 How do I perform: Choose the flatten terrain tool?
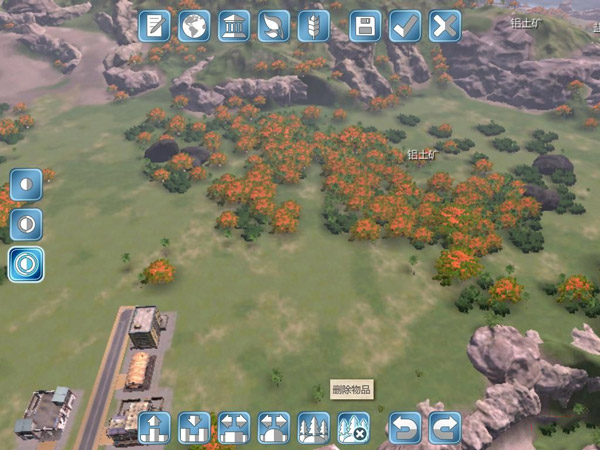click(234, 428)
